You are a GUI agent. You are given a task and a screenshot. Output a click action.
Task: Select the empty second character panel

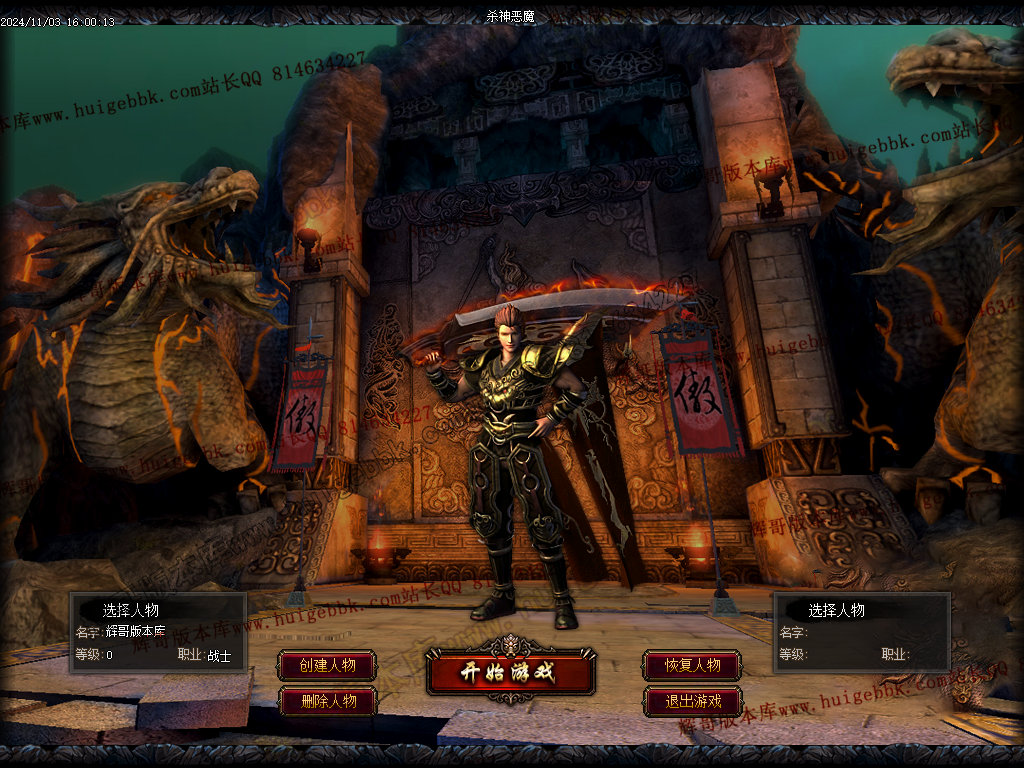(862, 633)
